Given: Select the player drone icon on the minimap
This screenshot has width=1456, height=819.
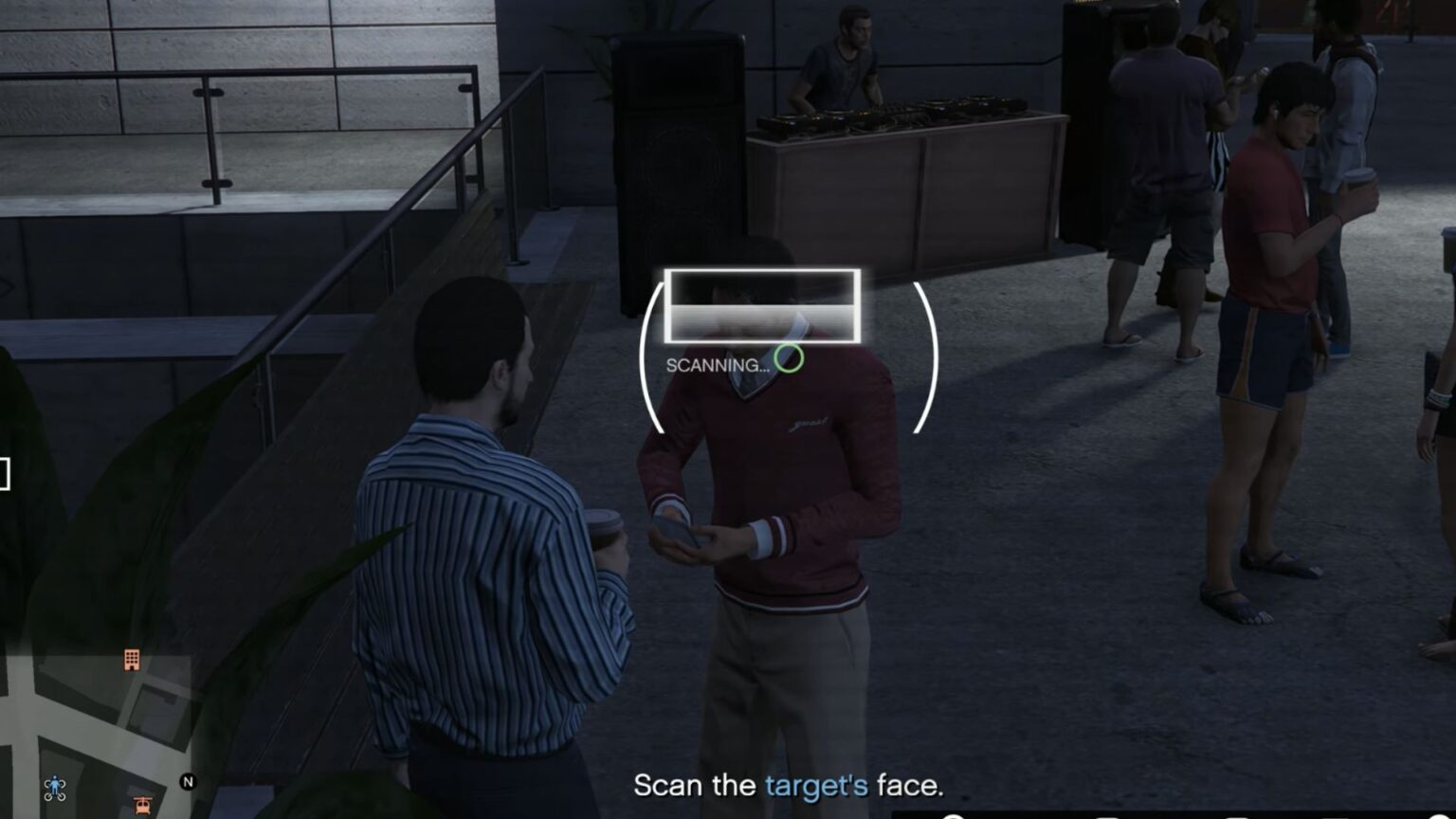Looking at the screenshot, I should 54,788.
